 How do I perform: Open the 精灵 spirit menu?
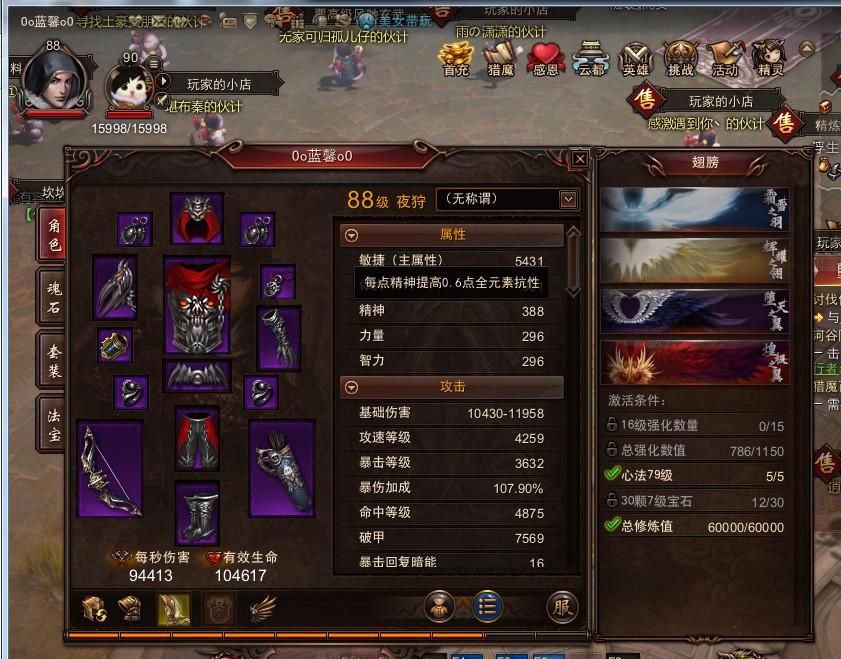(x=769, y=60)
